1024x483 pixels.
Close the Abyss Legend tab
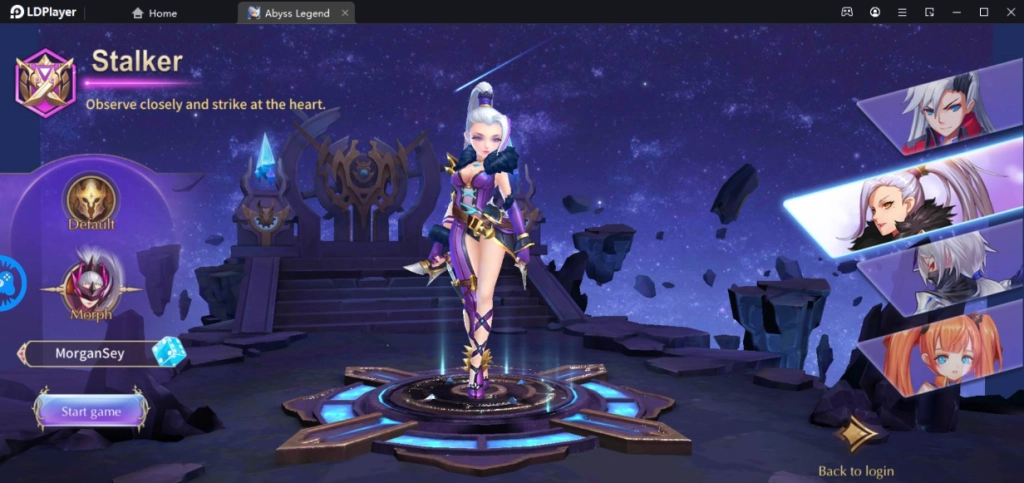345,13
